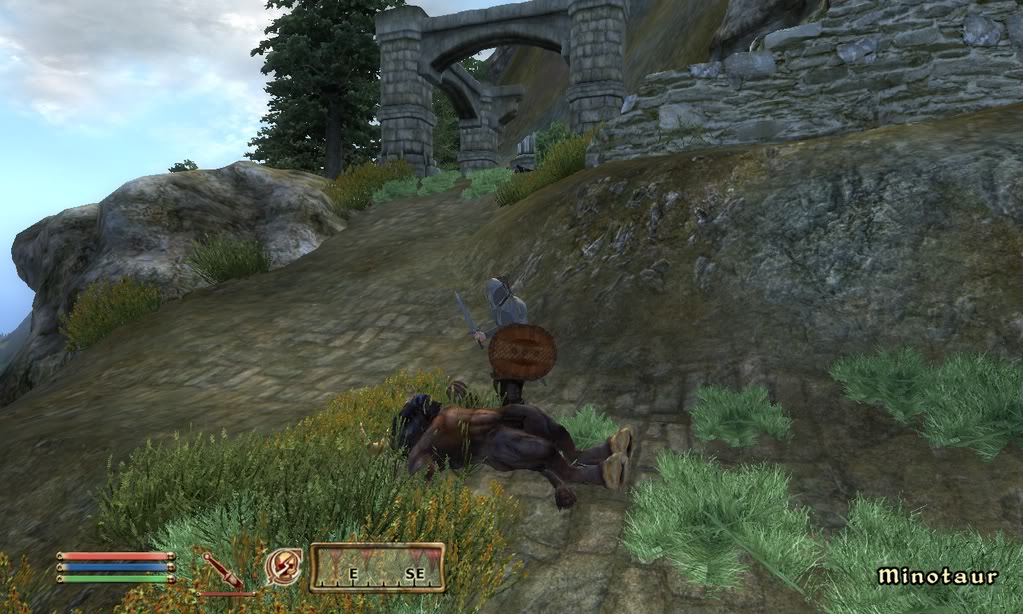This screenshot has height=614, width=1023.
Task: Click the equipped sword weapon icon
Action: (220, 568)
